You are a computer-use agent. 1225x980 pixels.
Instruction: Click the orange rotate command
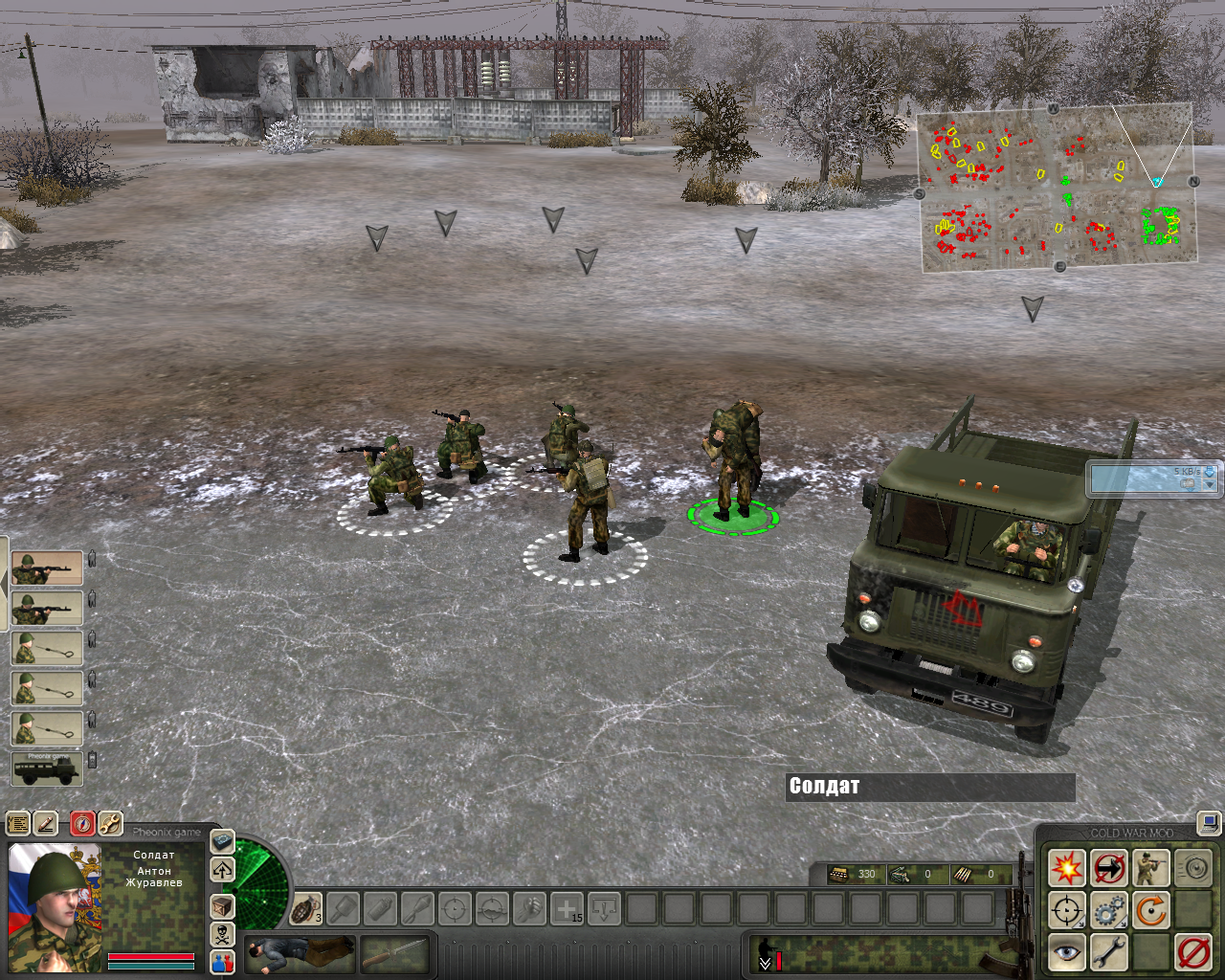click(x=1151, y=910)
